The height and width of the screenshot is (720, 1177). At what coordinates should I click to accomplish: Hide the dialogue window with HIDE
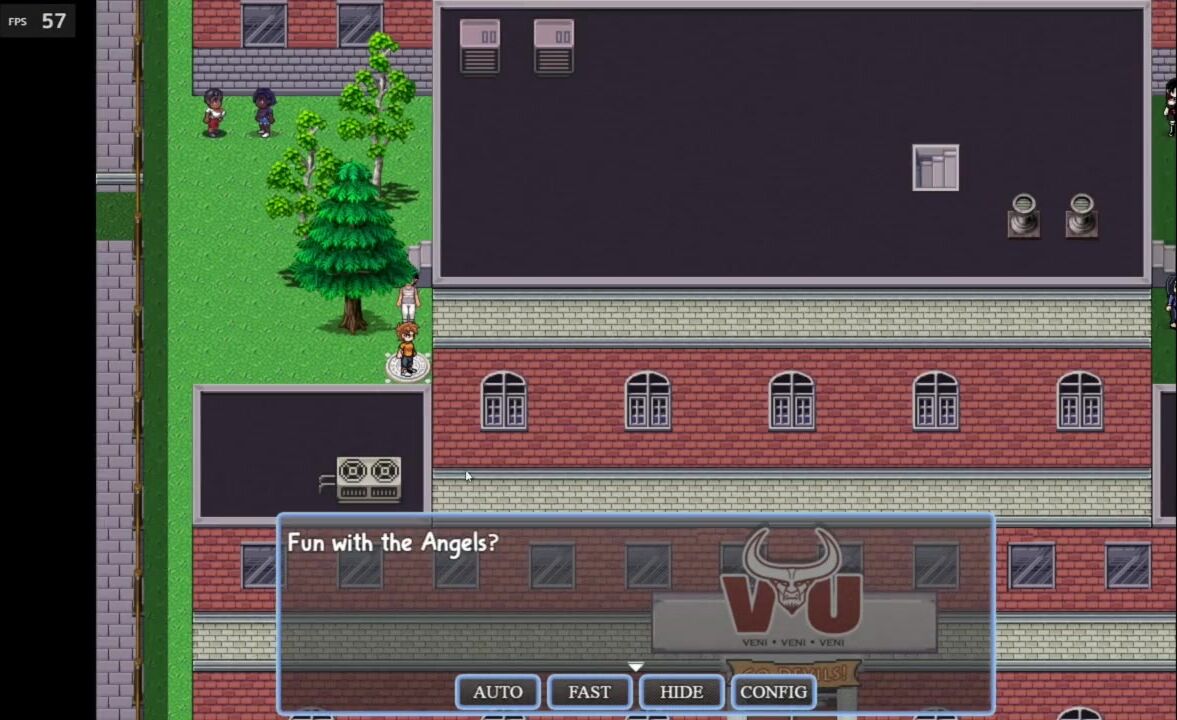tap(681, 692)
